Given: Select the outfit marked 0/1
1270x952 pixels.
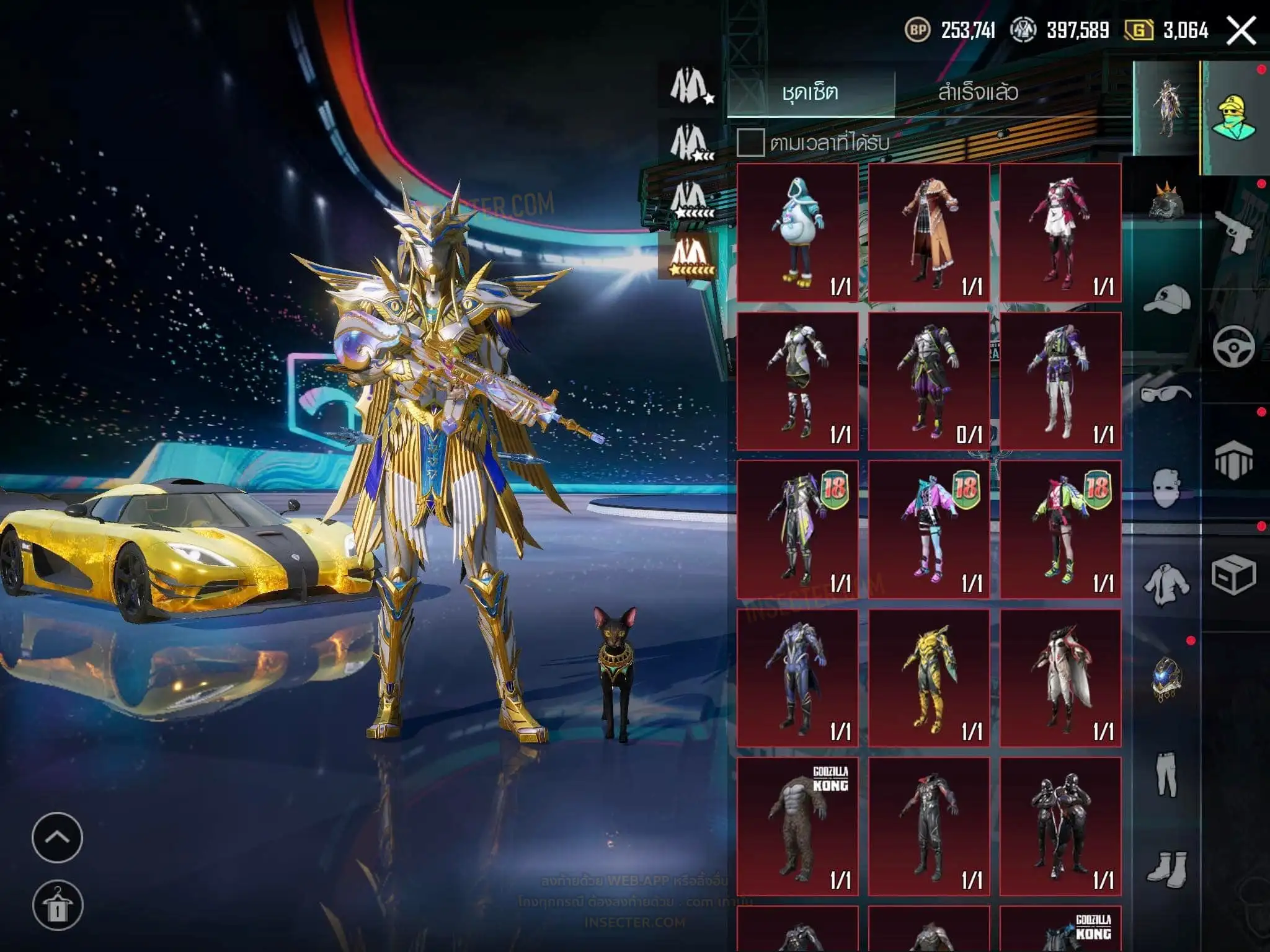Looking at the screenshot, I should coord(929,381).
